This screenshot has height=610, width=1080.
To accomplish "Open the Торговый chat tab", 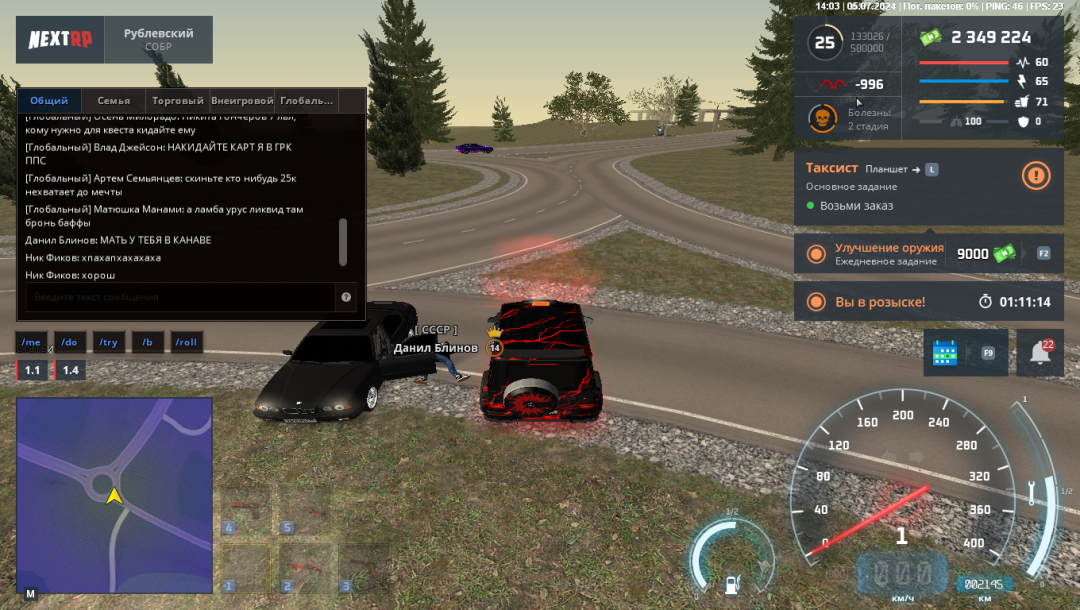I will (x=177, y=101).
